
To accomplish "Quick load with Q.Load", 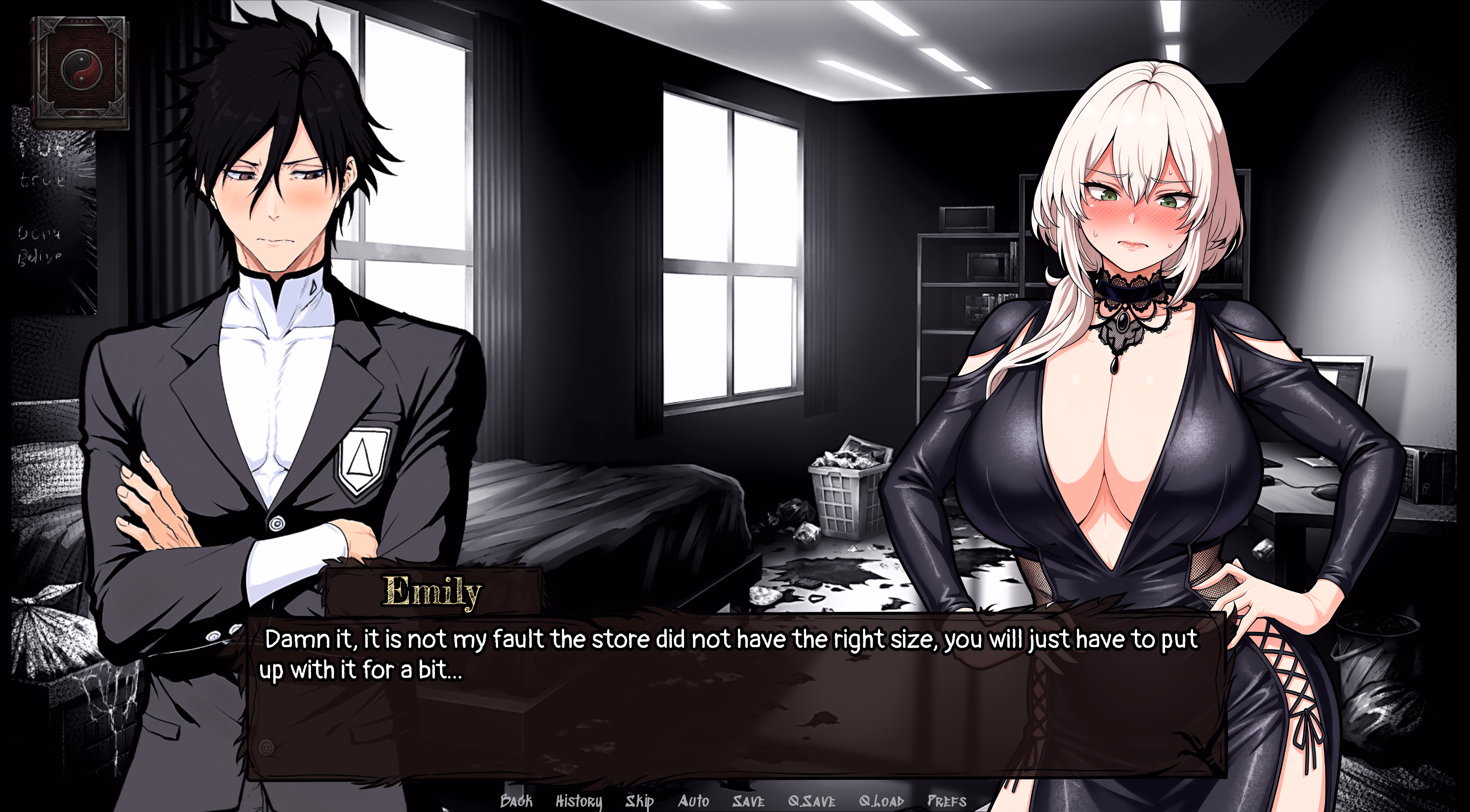I will pos(881,800).
